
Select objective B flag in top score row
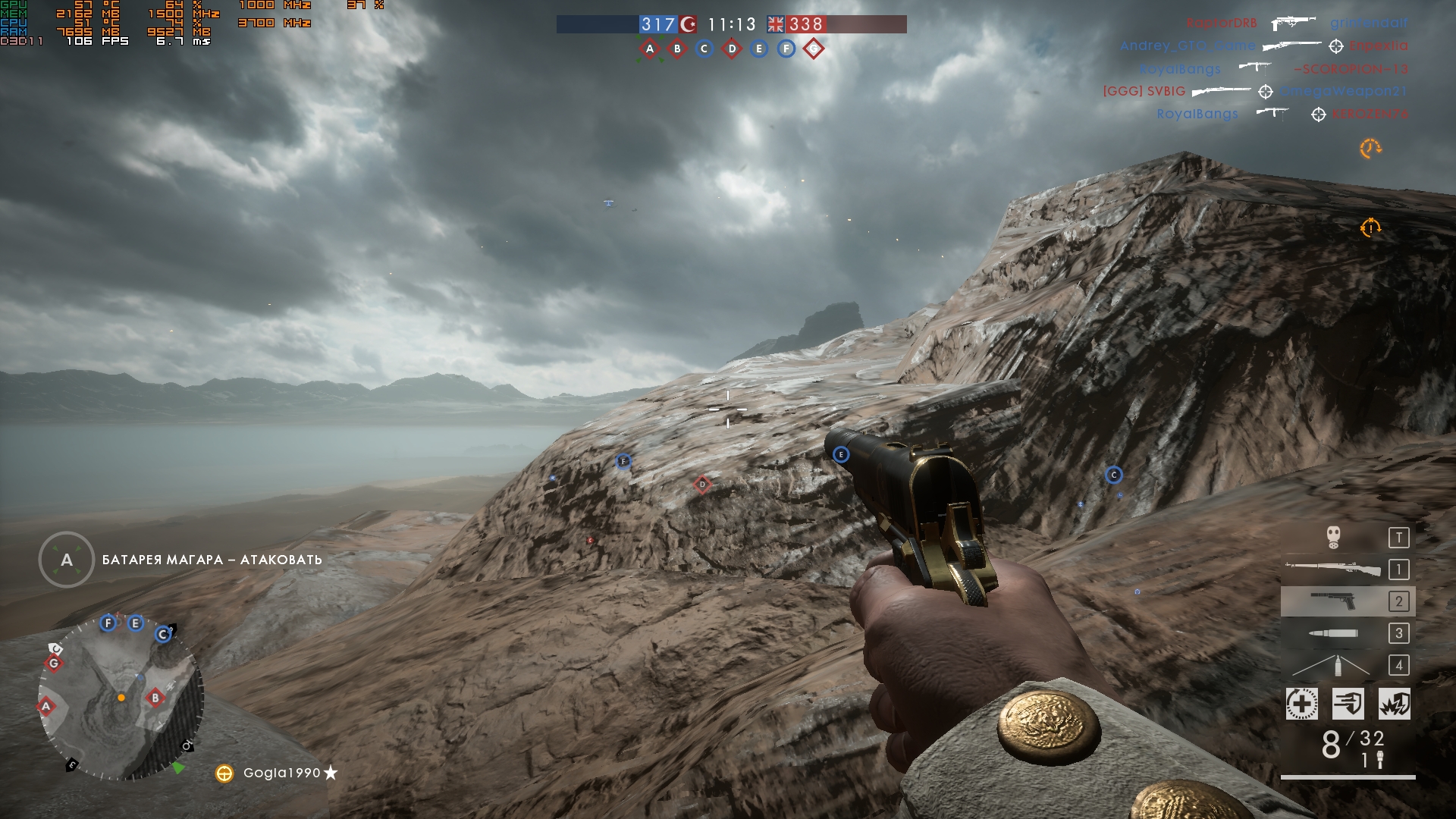coord(677,49)
